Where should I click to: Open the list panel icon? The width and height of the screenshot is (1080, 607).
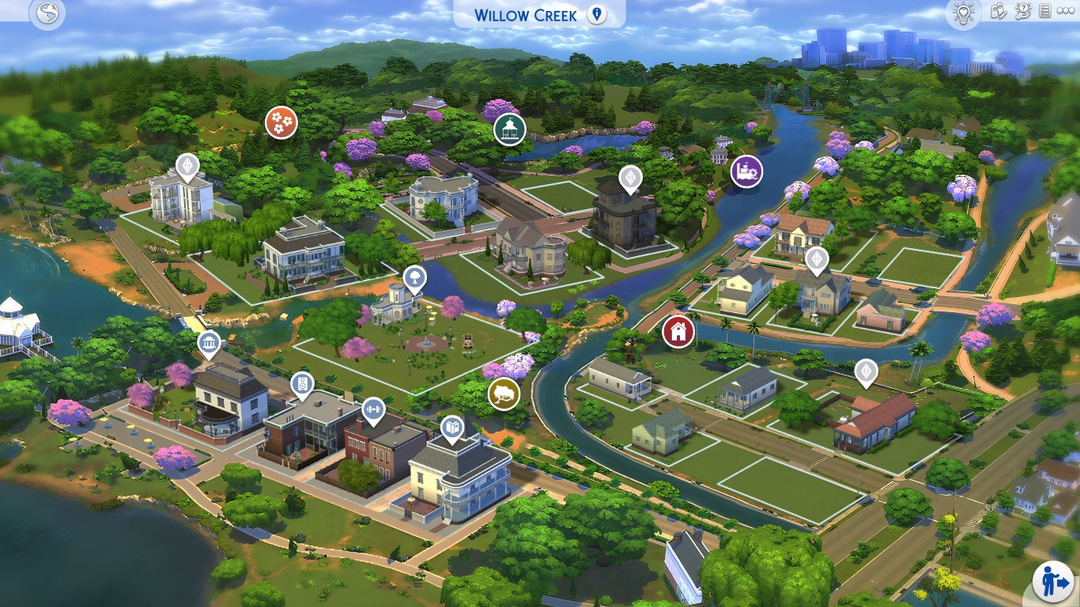tap(1044, 12)
